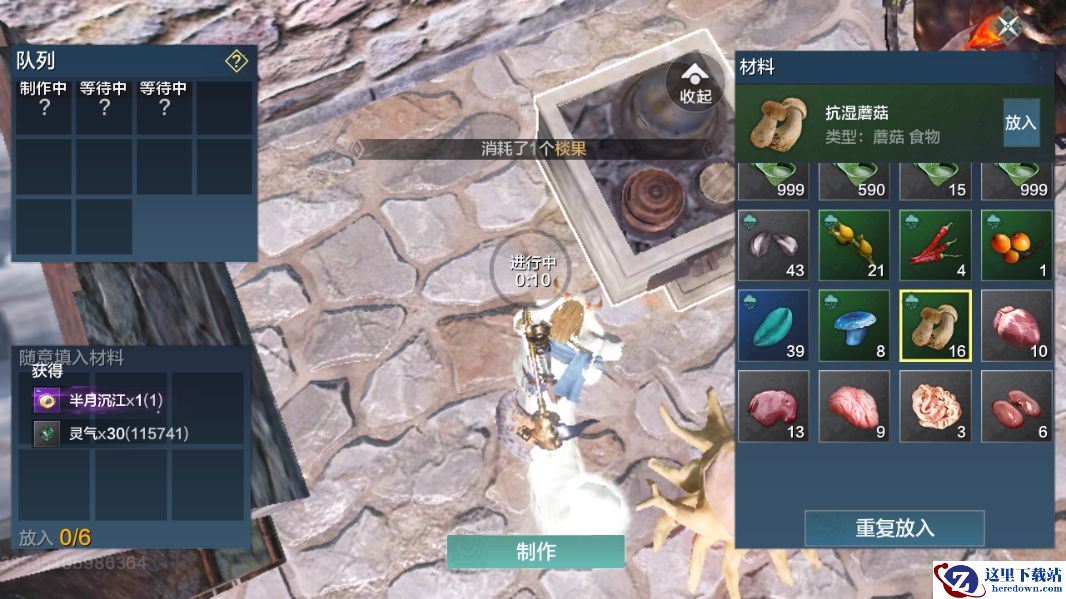Select the teal leaf ingredient slot
The image size is (1066, 599).
773,325
